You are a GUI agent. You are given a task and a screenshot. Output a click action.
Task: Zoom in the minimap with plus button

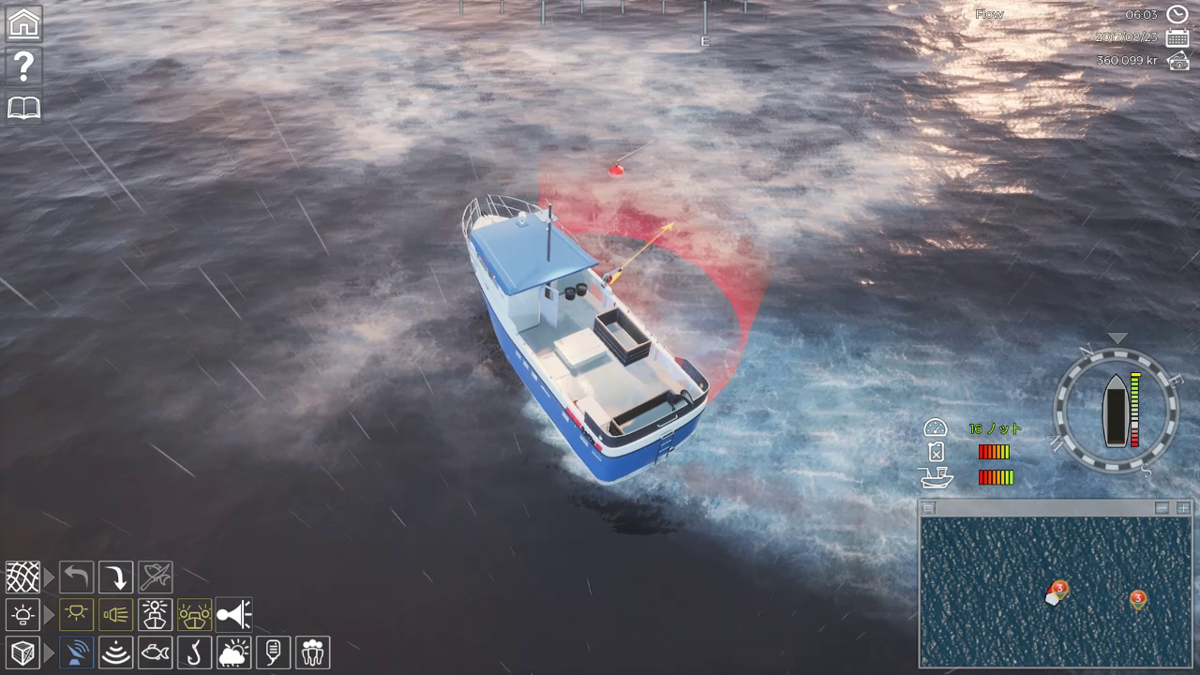point(1183,508)
